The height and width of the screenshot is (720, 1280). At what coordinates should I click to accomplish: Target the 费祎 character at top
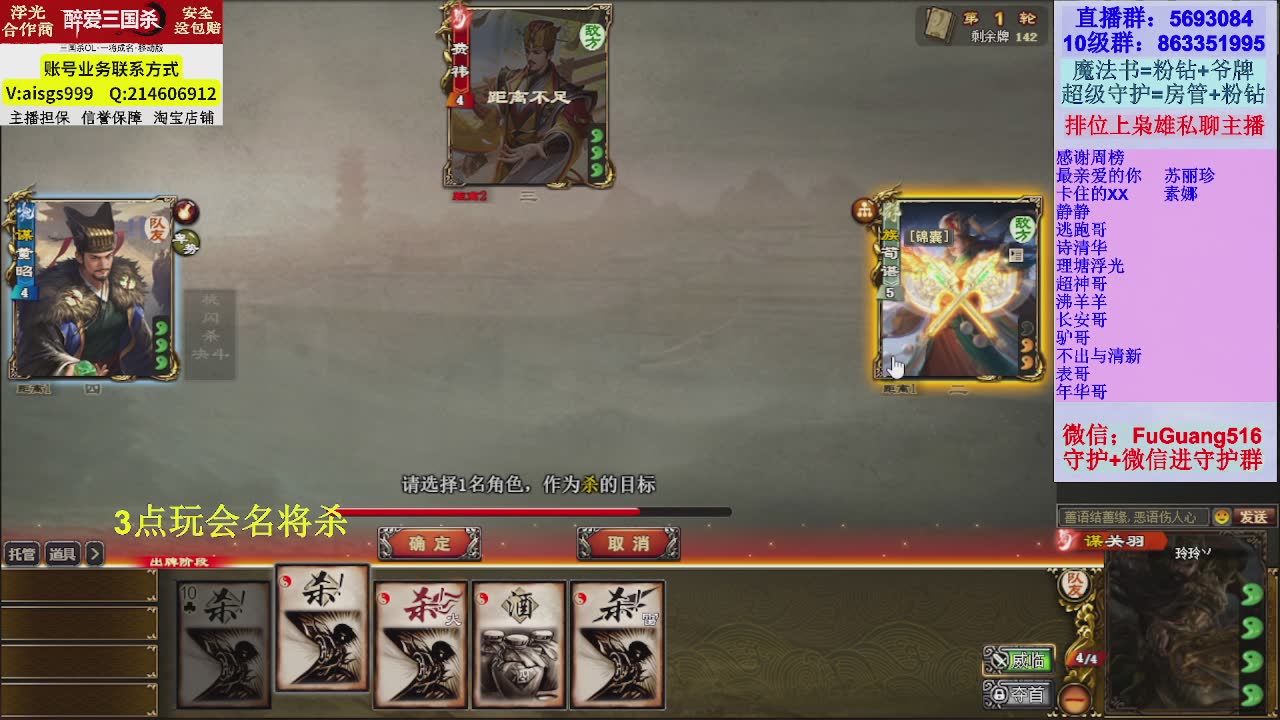tap(527, 97)
